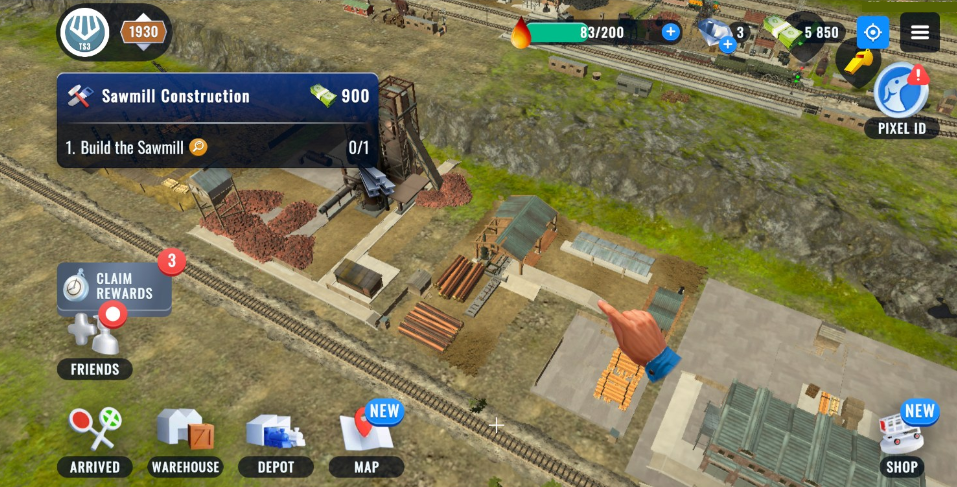Open the Sawmill Construction quest panel

pyautogui.click(x=217, y=97)
